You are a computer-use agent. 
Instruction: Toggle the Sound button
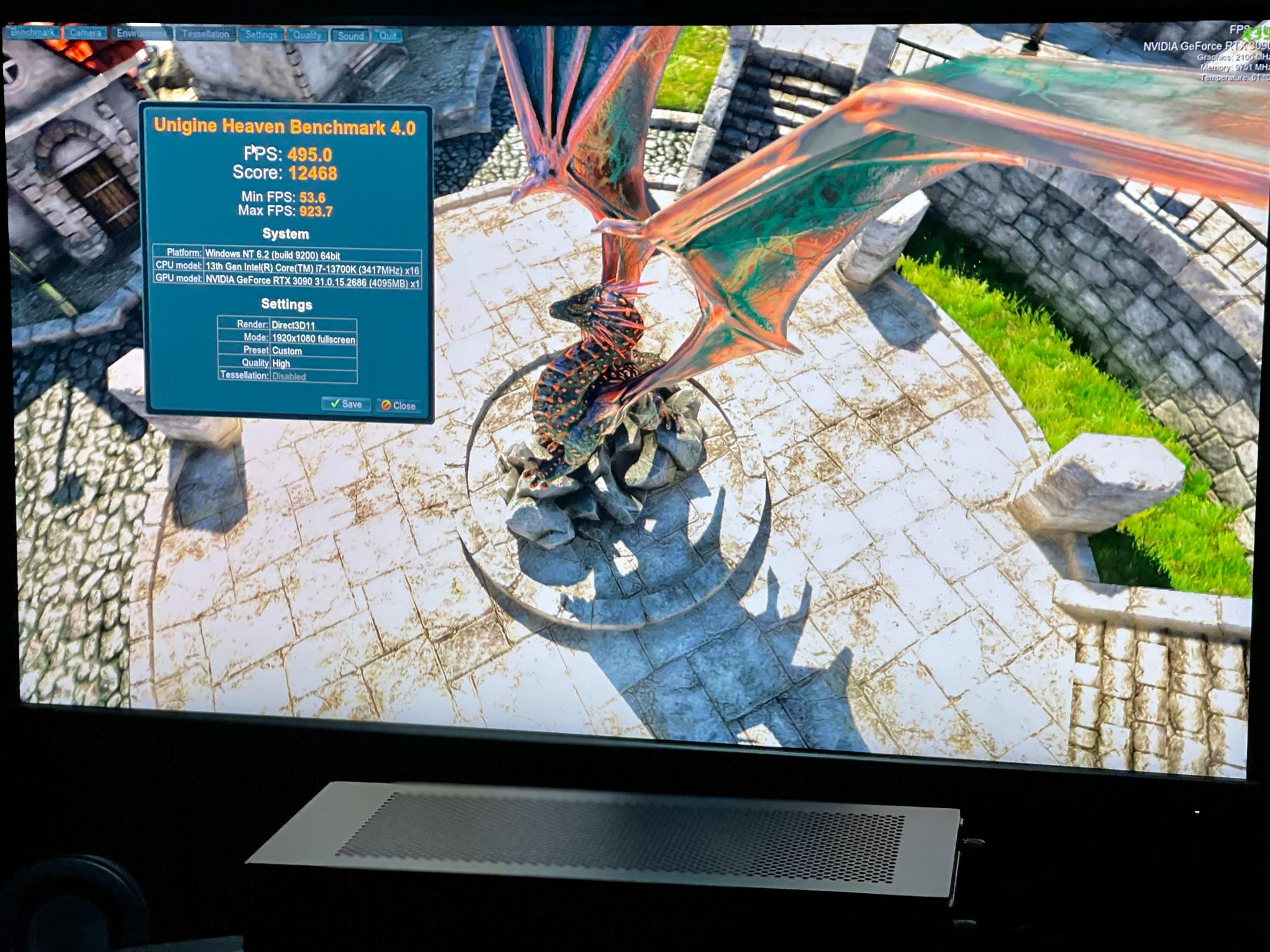(350, 36)
